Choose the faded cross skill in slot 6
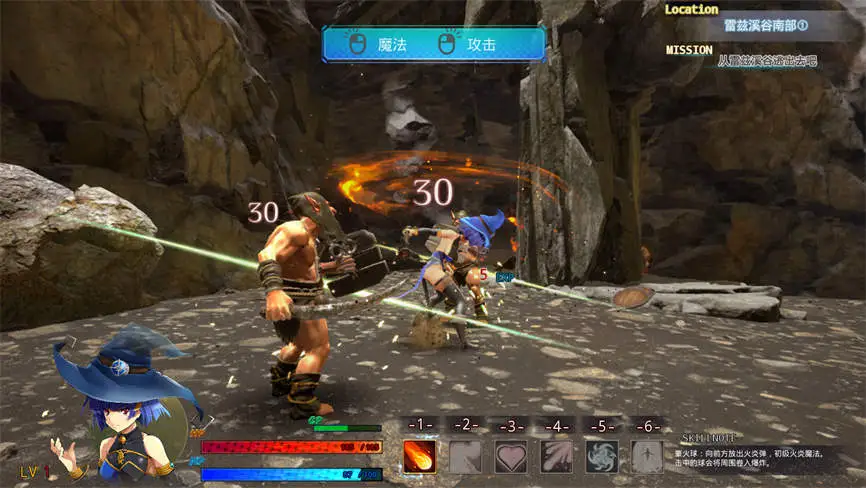 pos(647,456)
